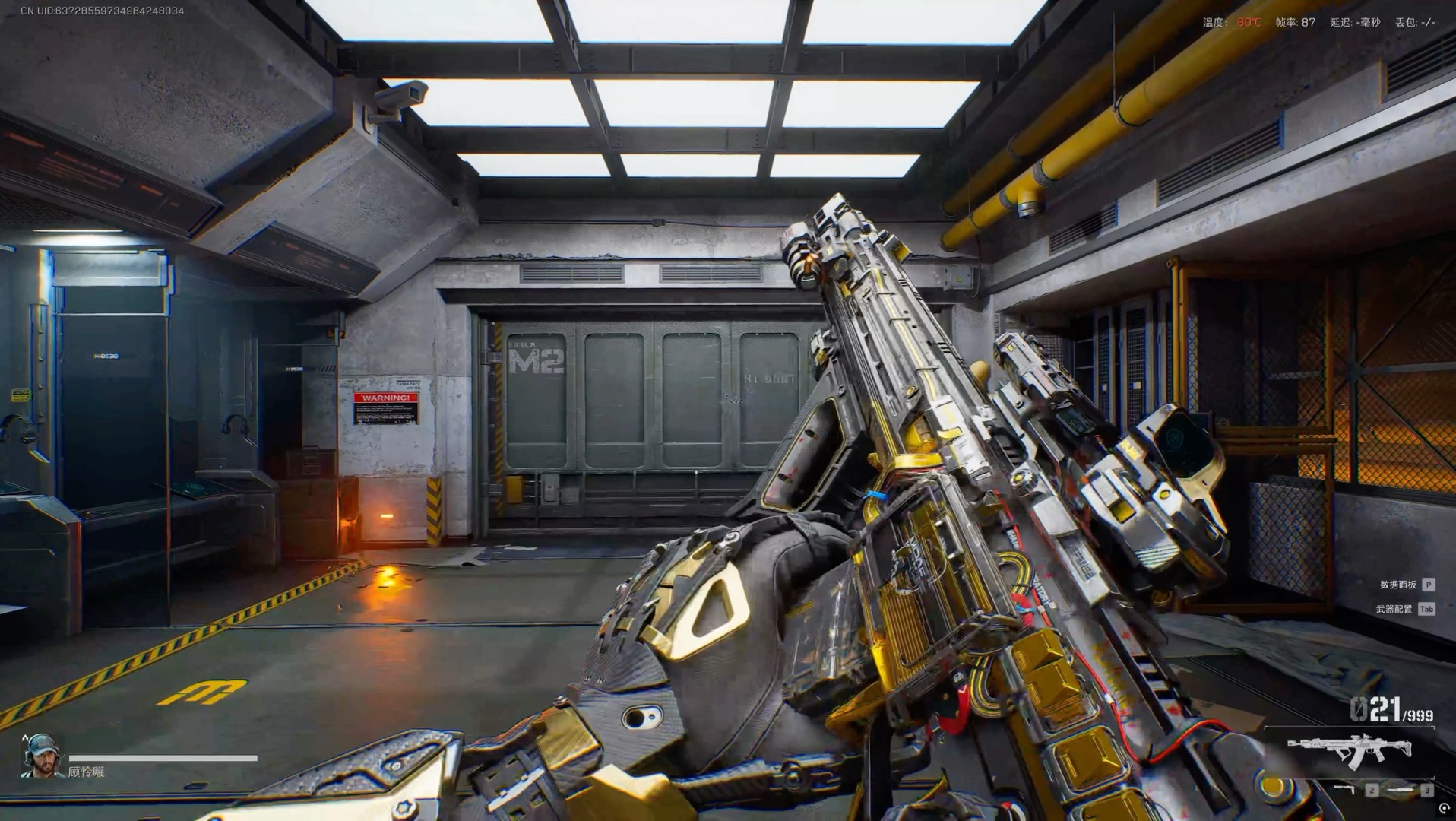Switch to the knife melee weapon
Viewport: 1456px width, 821px height.
1401,790
